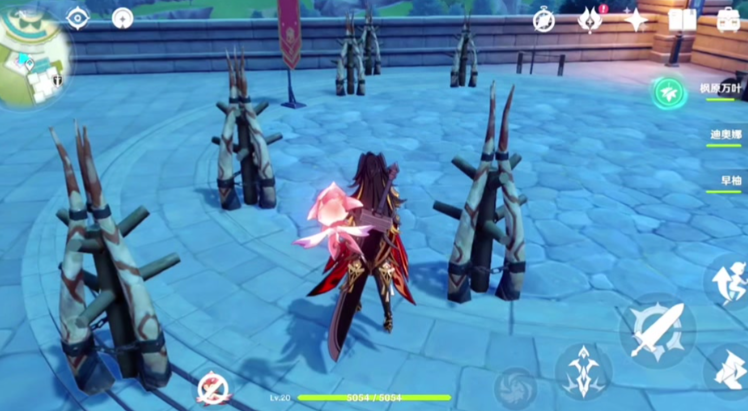Screen dimensions: 748x411
Task: Open the compass adventure icon
Action: click(544, 20)
